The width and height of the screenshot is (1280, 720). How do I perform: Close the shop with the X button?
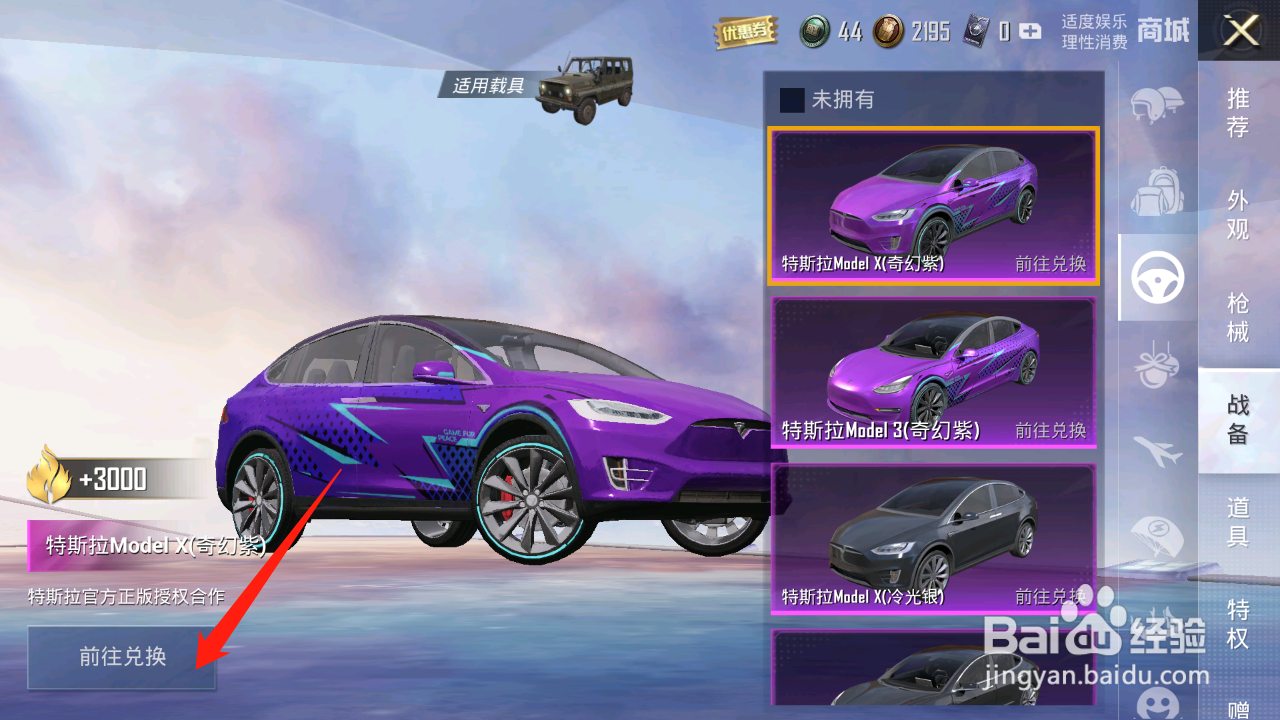(x=1241, y=31)
